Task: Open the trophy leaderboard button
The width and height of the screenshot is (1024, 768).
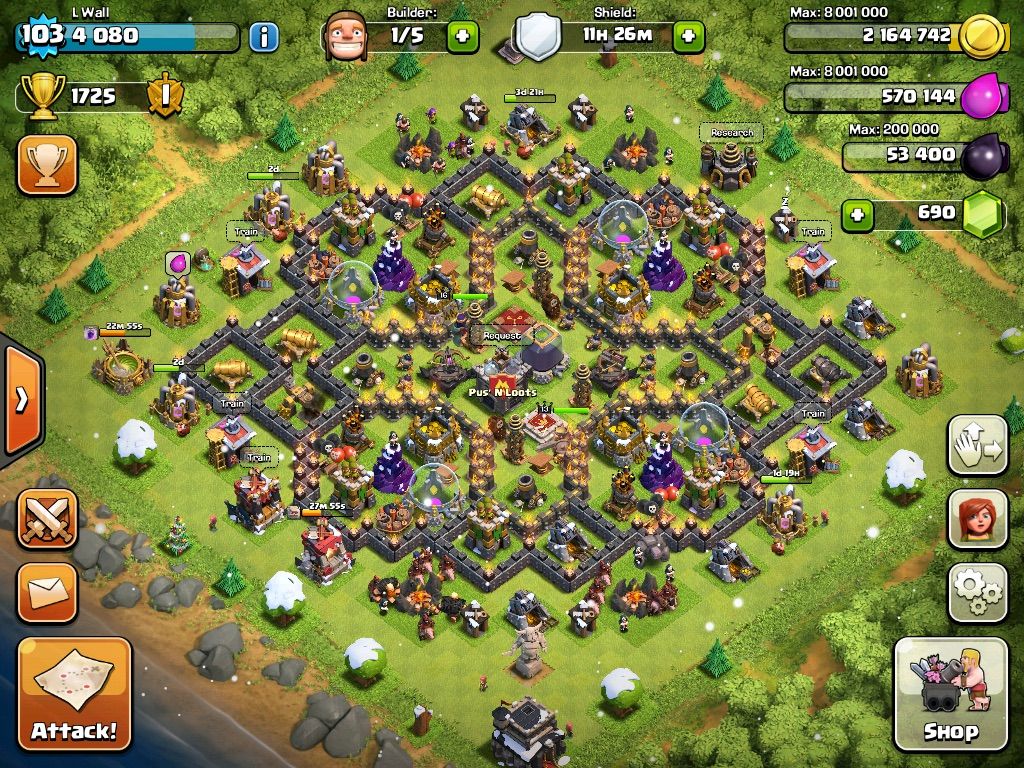Action: point(47,165)
